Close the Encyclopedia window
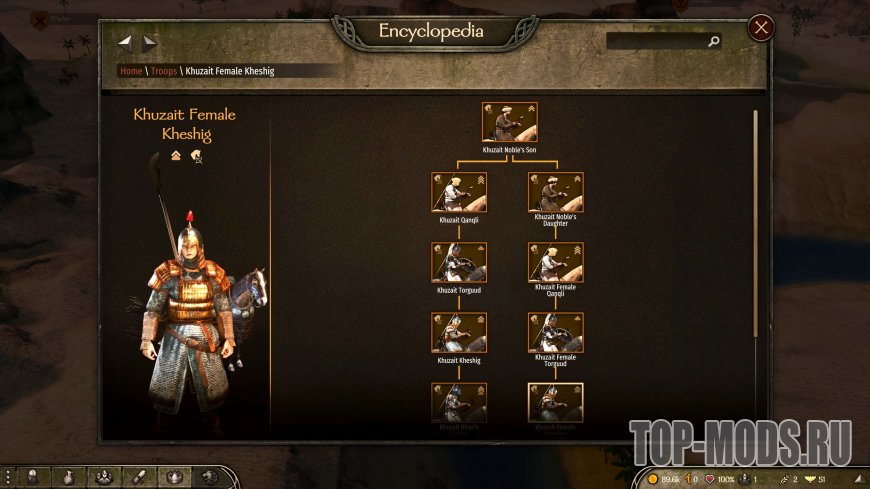 point(761,28)
